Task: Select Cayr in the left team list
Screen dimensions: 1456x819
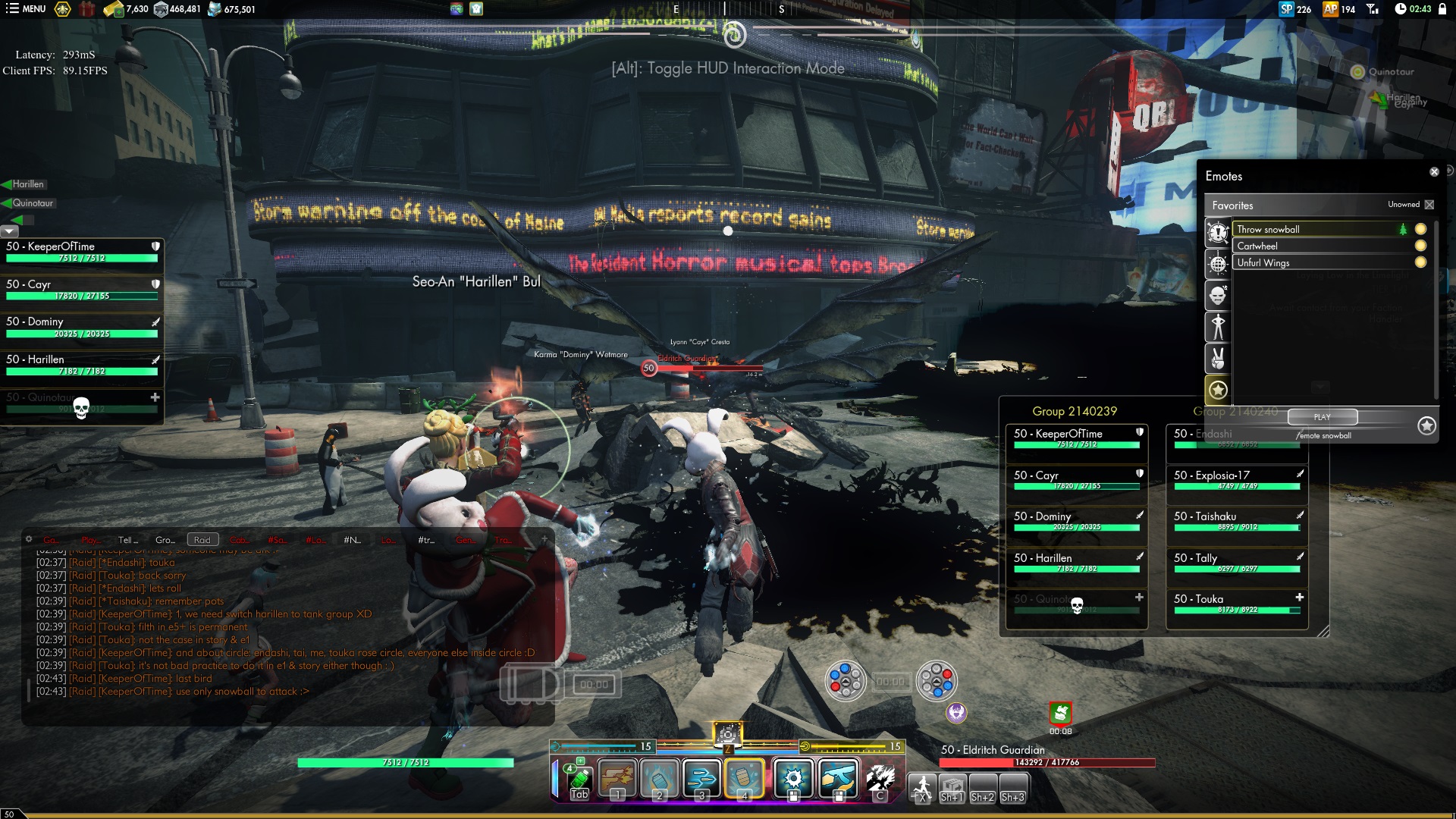Action: (82, 289)
